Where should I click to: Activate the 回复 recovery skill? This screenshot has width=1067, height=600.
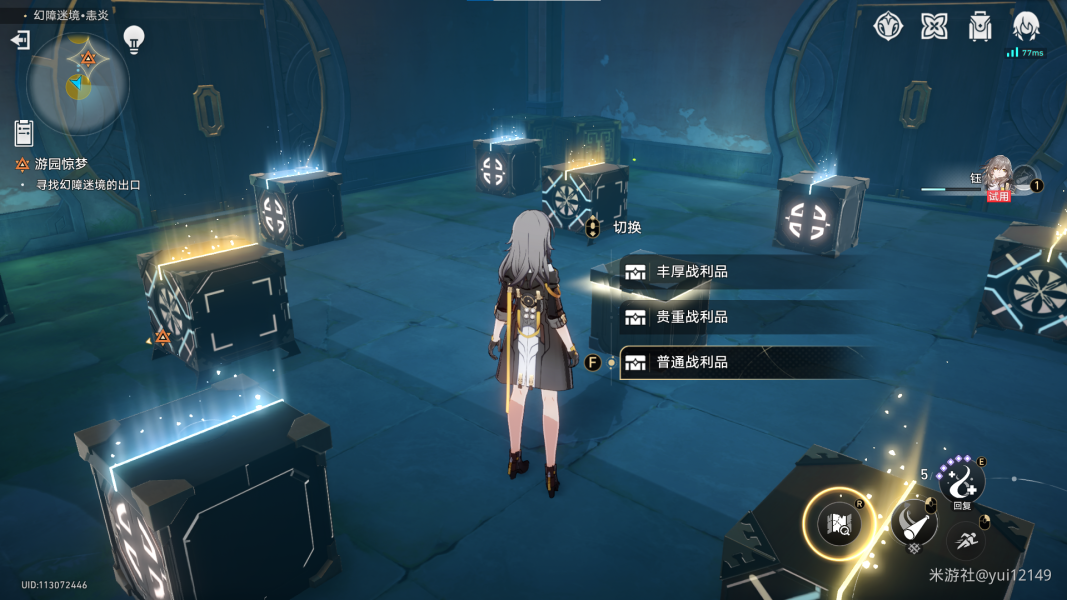tap(961, 482)
